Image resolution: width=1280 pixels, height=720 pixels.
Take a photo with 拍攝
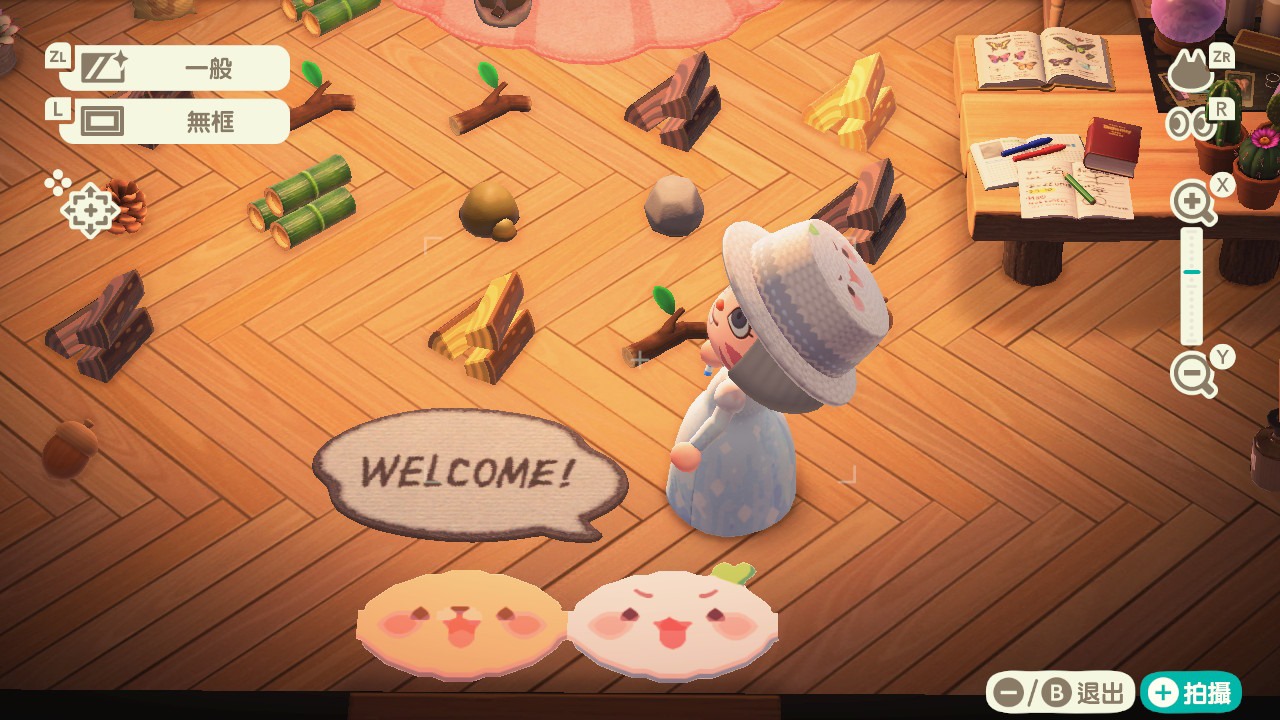click(1191, 692)
